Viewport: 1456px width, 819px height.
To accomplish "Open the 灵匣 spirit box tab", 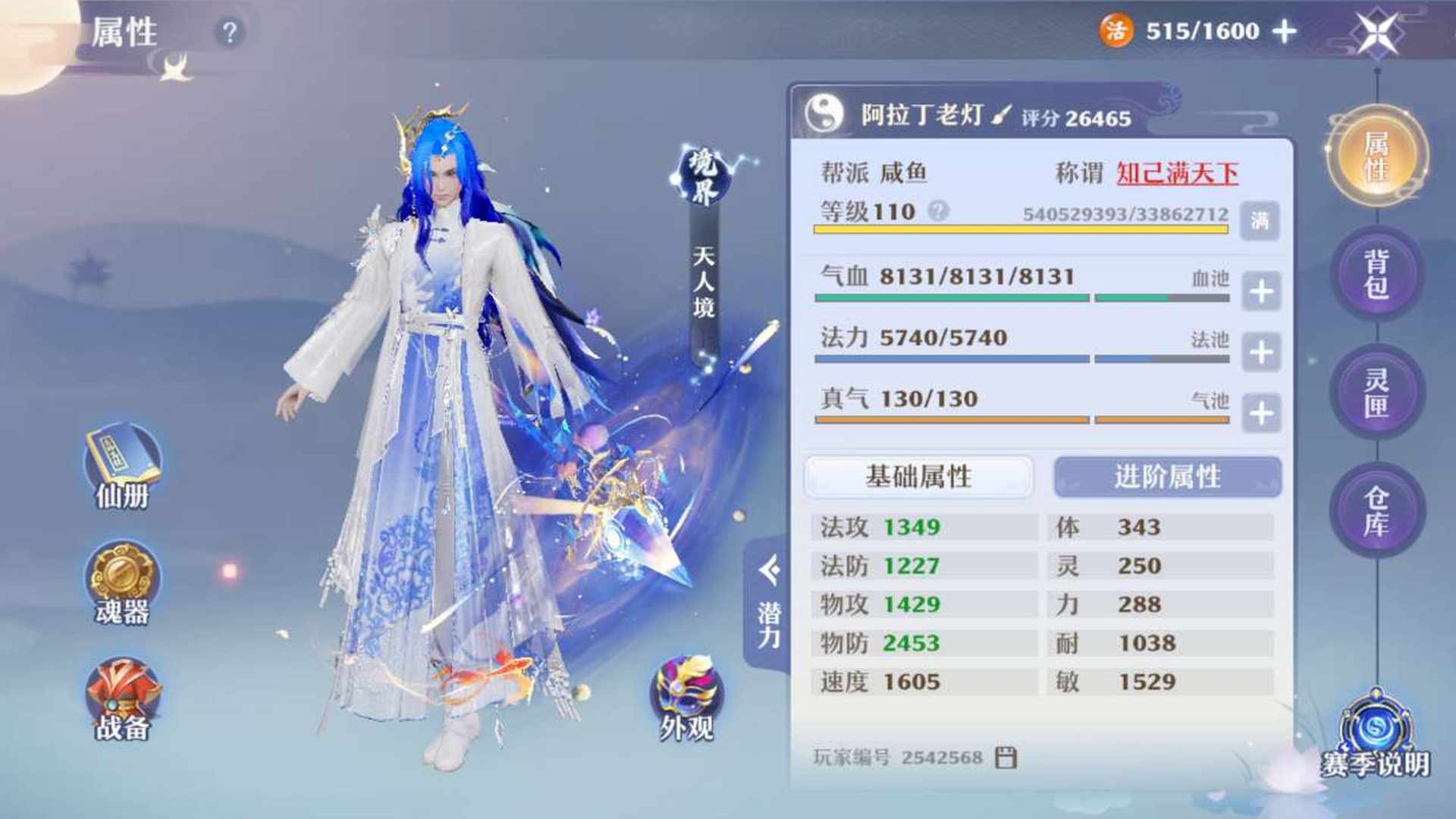I will 1377,392.
